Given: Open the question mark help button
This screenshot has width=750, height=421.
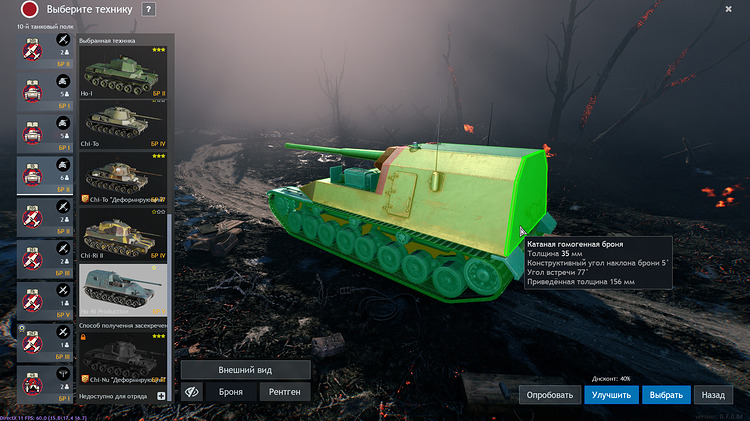Looking at the screenshot, I should (148, 9).
